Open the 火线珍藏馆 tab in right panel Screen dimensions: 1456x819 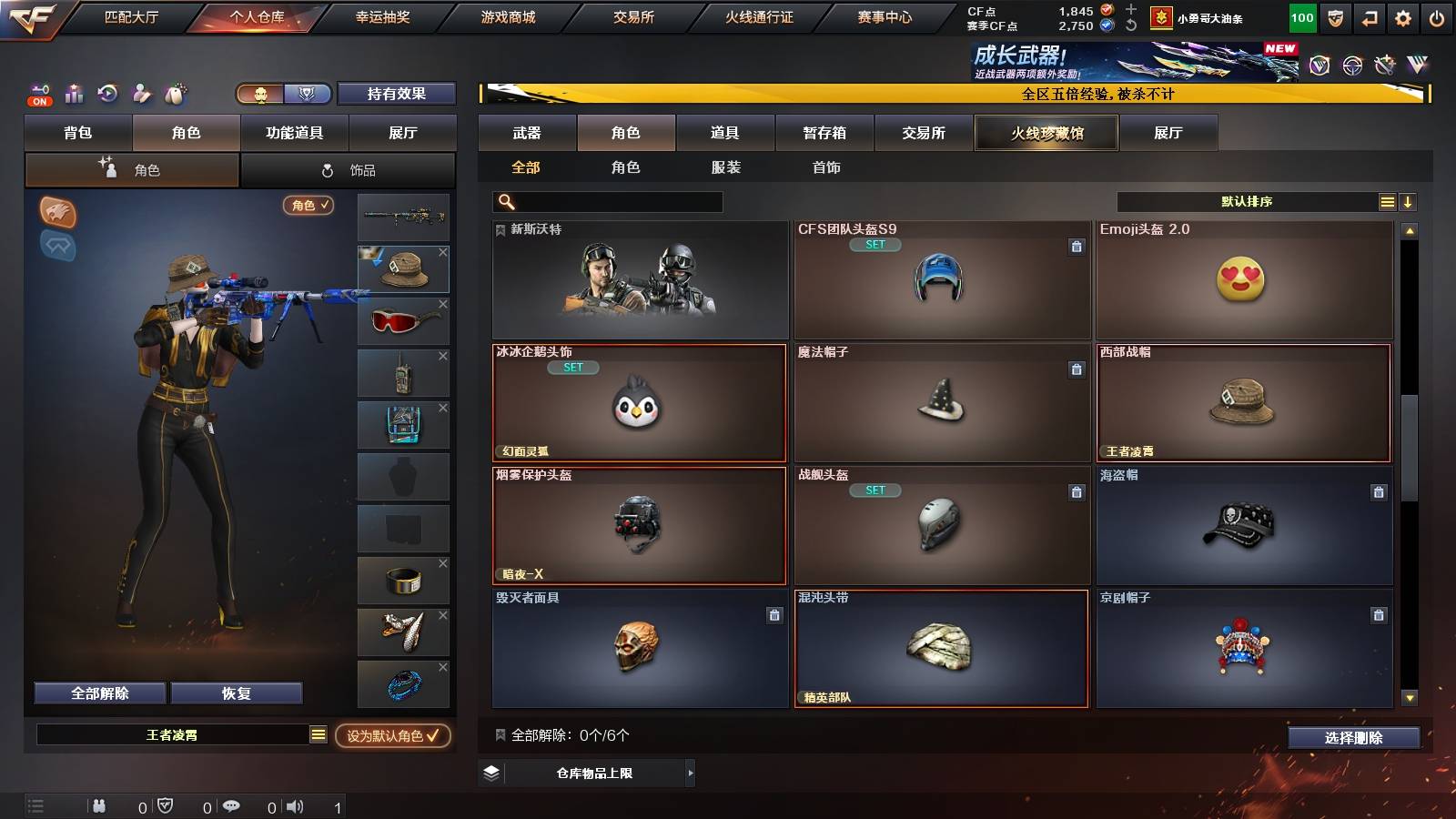(1045, 133)
